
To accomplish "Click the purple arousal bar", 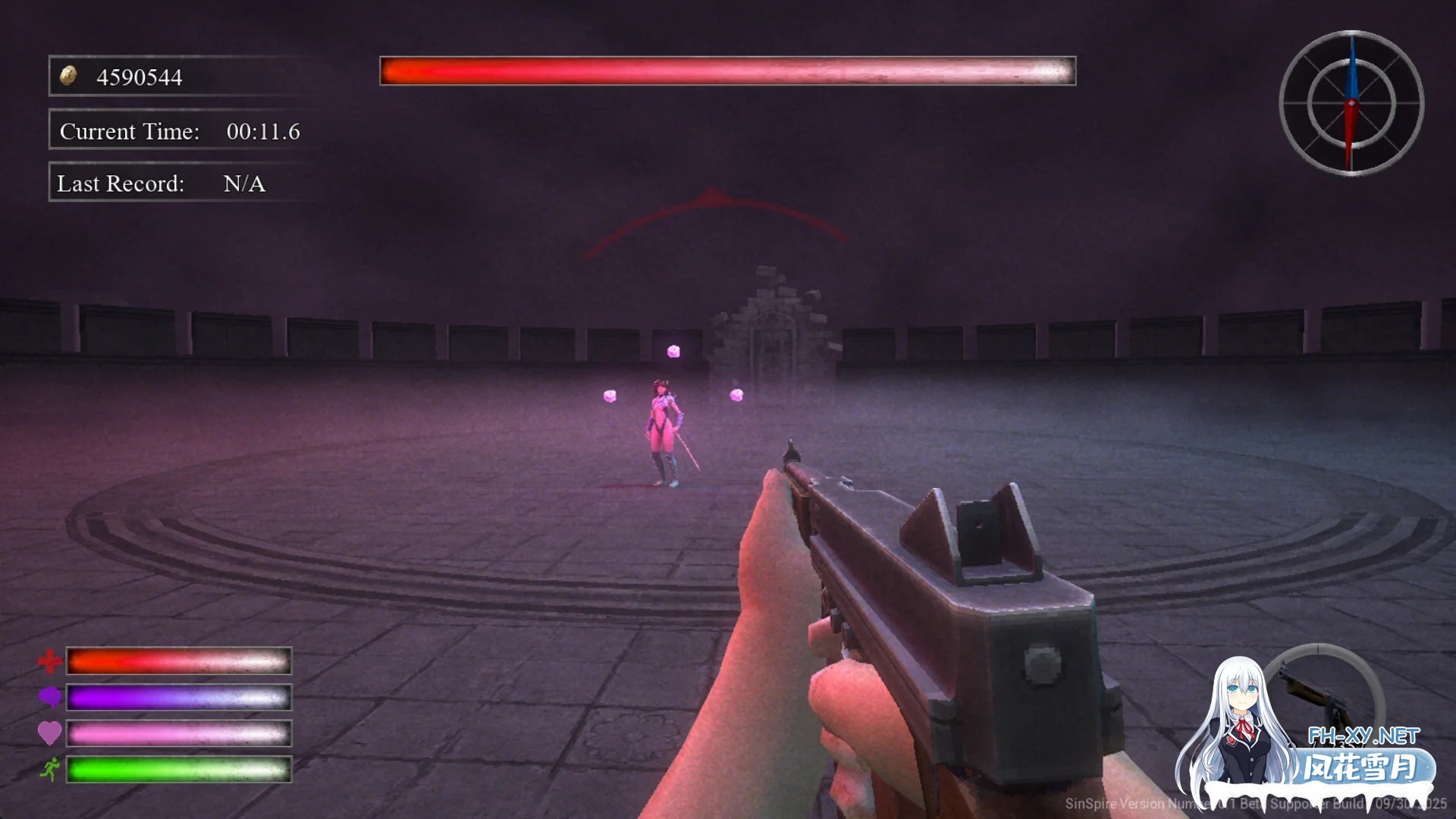I will (178, 697).
